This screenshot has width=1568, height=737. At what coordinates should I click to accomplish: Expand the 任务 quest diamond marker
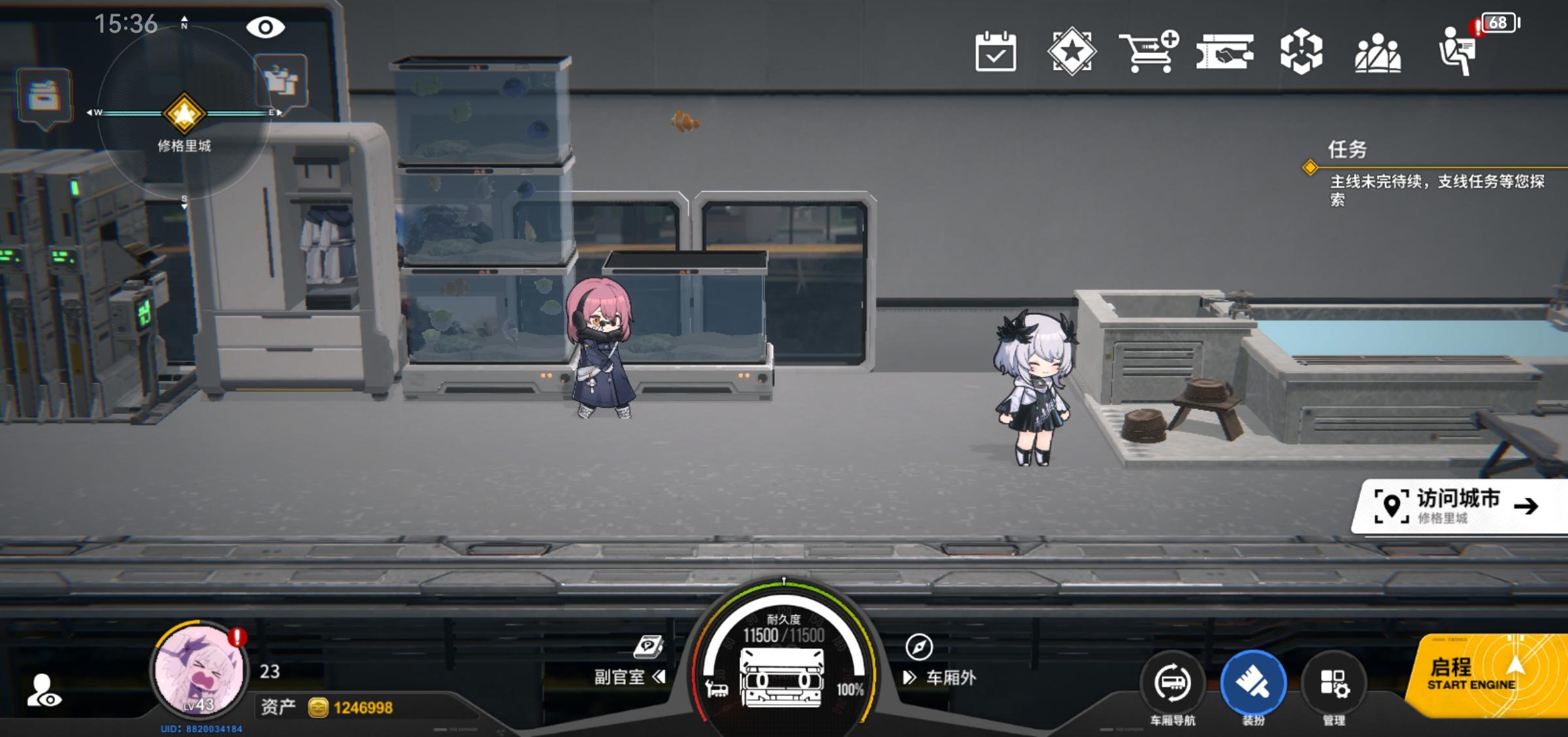click(1310, 169)
